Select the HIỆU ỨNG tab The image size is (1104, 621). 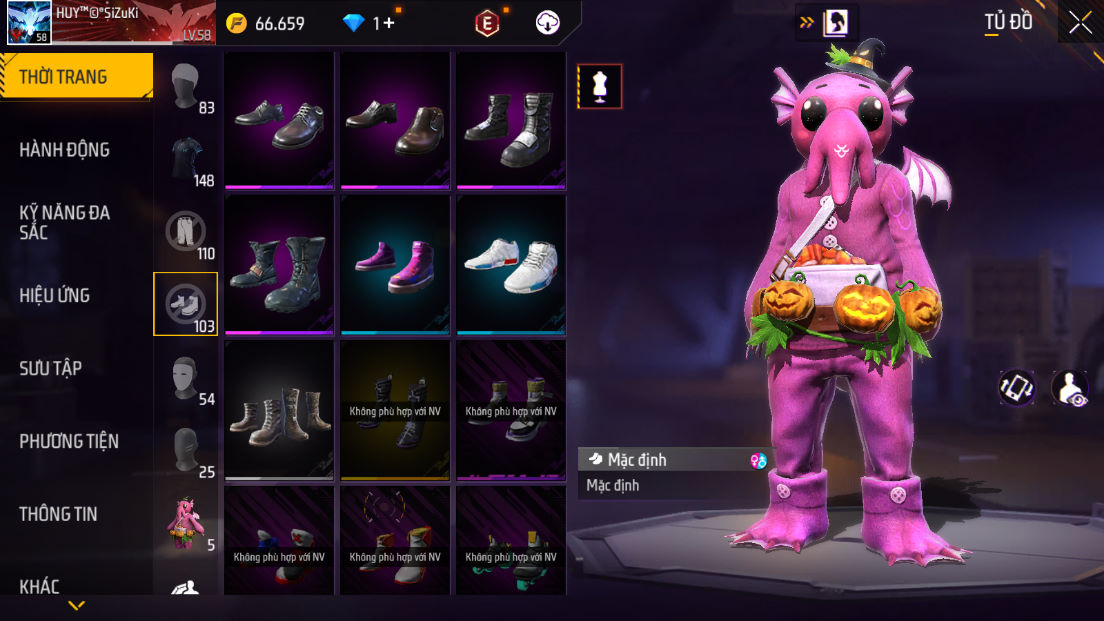(x=55, y=295)
